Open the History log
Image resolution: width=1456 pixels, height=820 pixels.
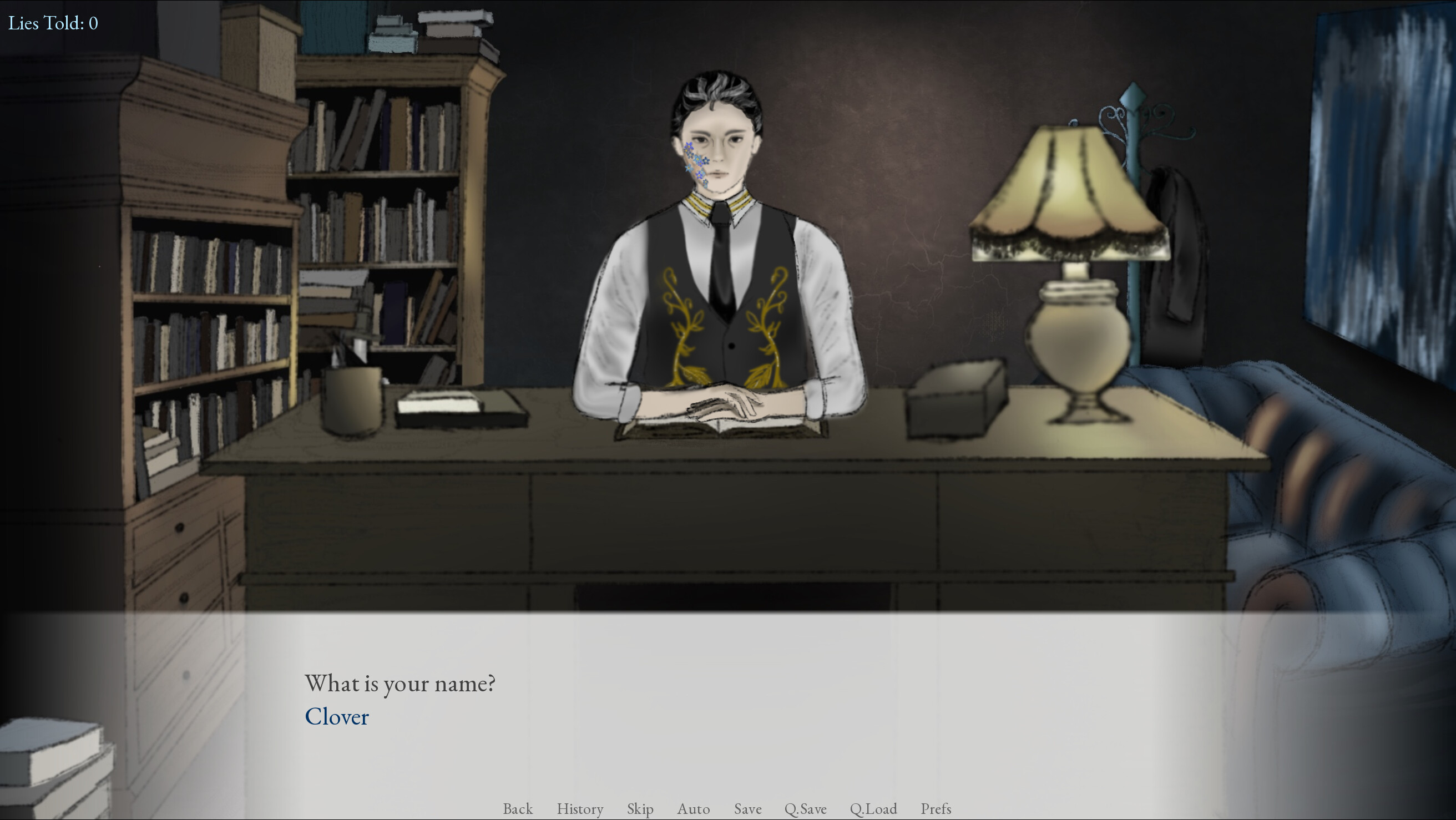[x=580, y=809]
